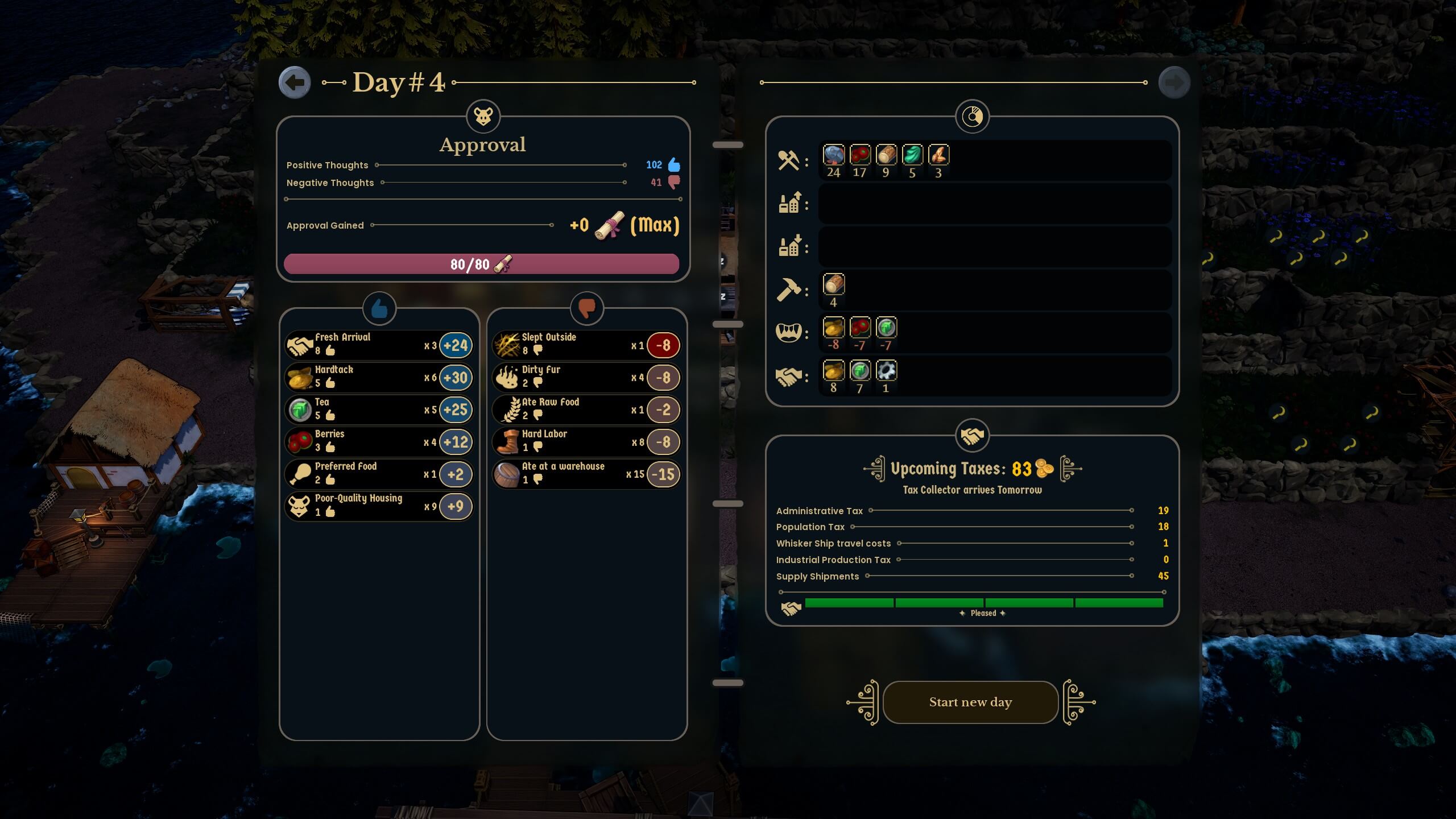The width and height of the screenshot is (1456, 819).
Task: Click the Hardtack entry in positive thoughts list
Action: [378, 377]
